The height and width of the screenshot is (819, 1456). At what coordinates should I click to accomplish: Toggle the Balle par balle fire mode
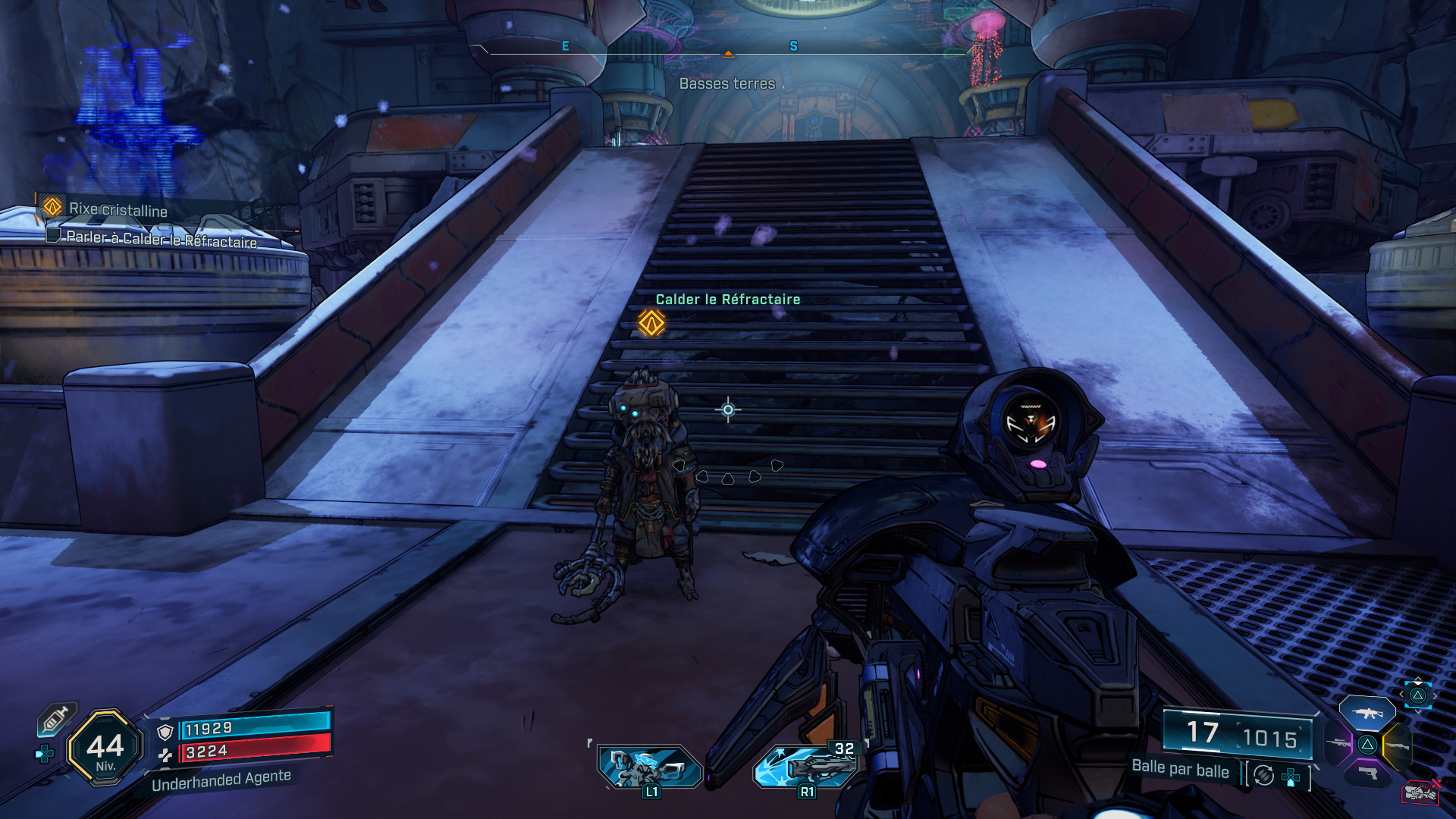[1181, 769]
